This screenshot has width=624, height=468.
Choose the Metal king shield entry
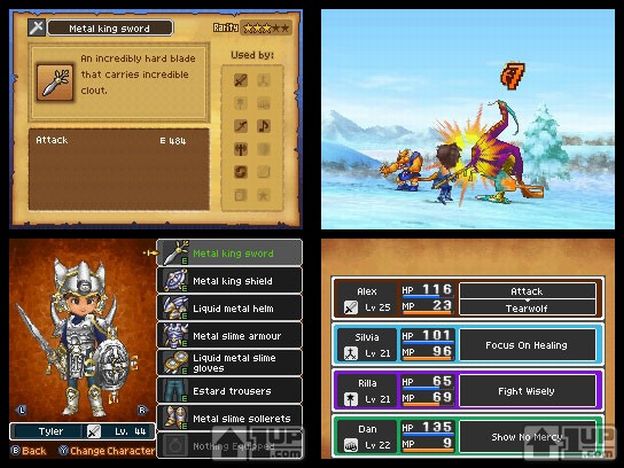pos(229,281)
